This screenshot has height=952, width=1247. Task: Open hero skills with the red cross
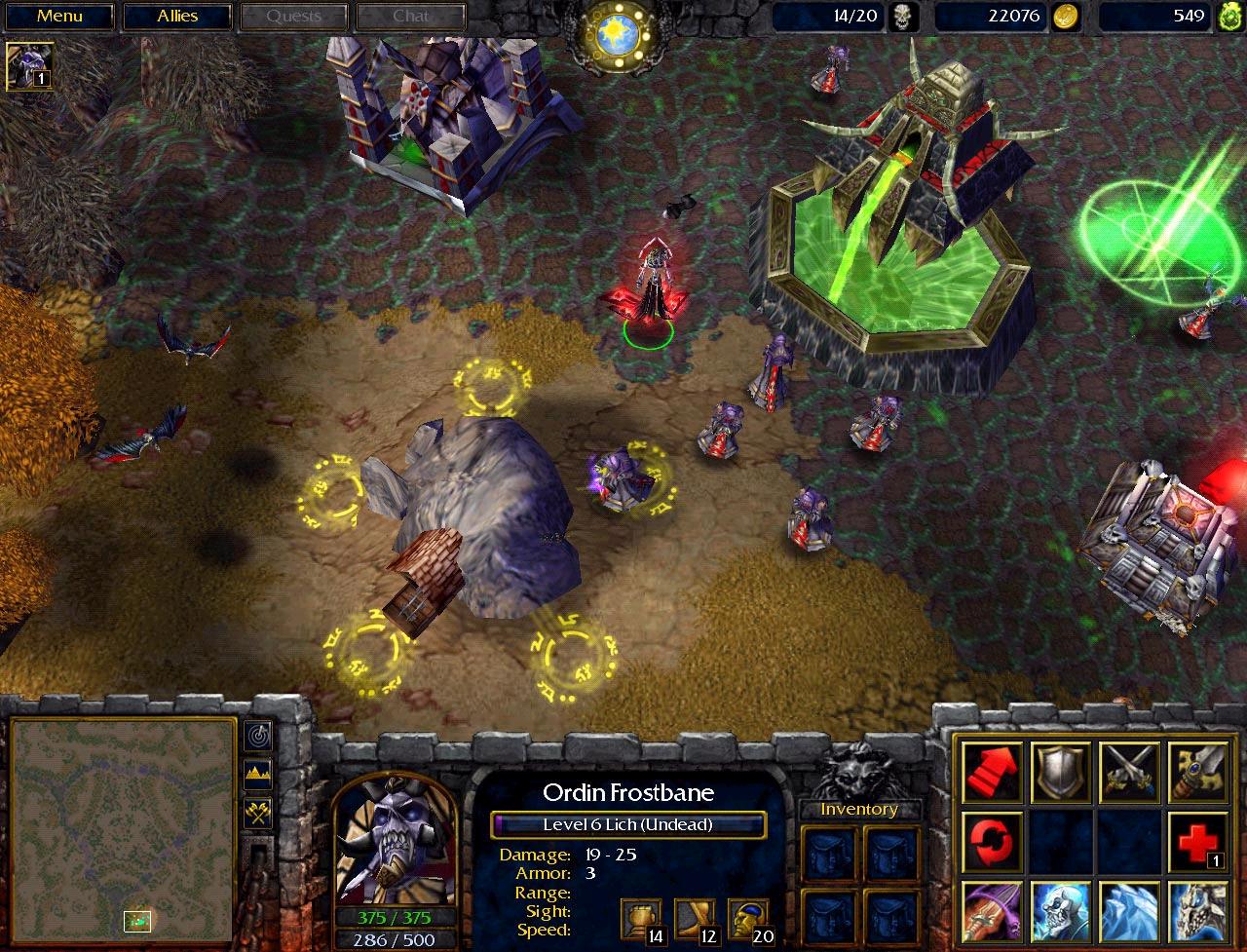click(1197, 839)
